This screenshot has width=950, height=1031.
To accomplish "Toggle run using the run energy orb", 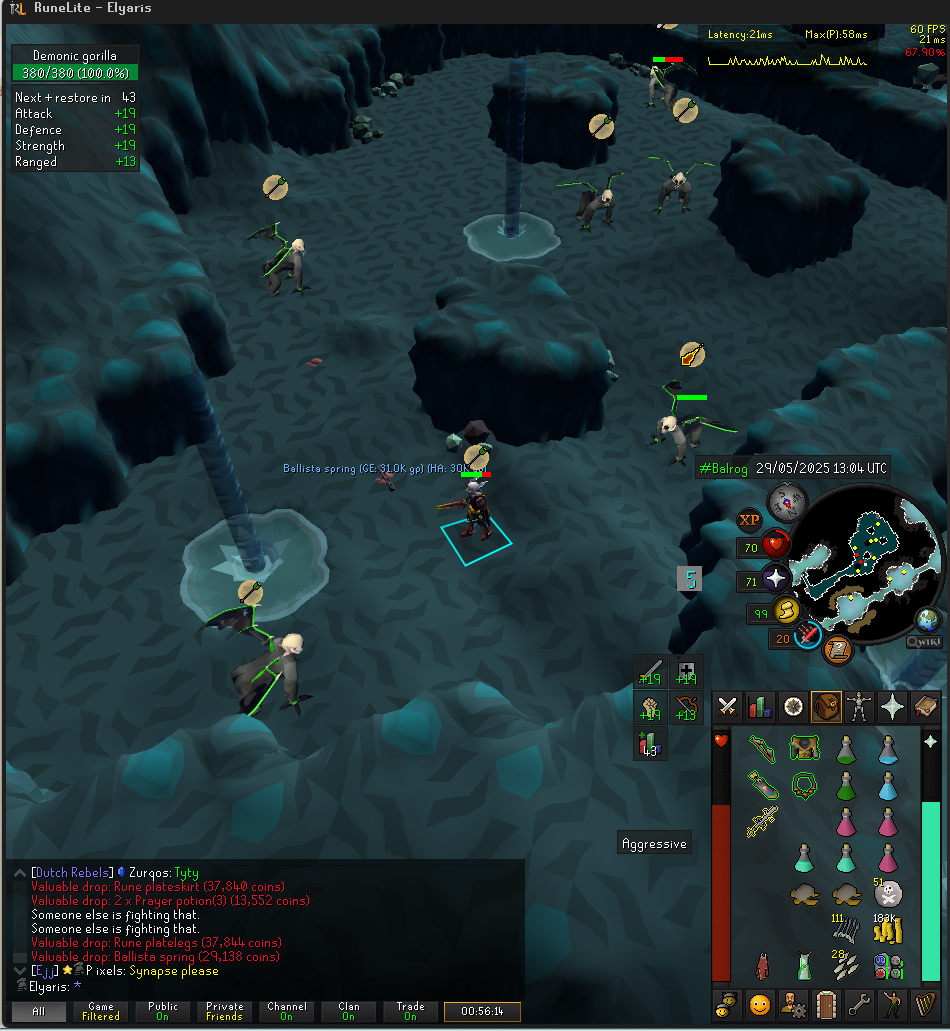I will point(786,611).
